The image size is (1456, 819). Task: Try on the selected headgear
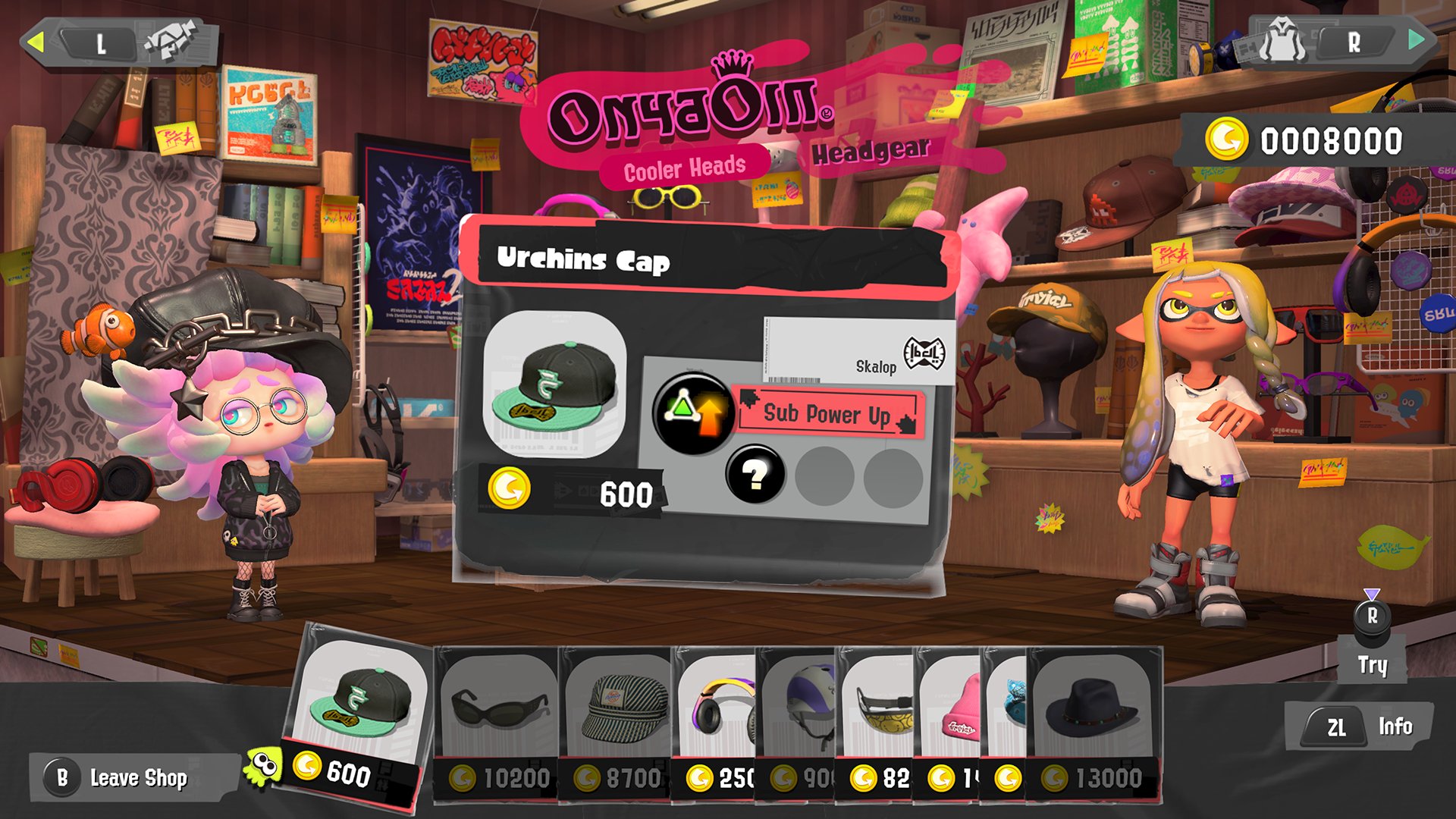1372,642
